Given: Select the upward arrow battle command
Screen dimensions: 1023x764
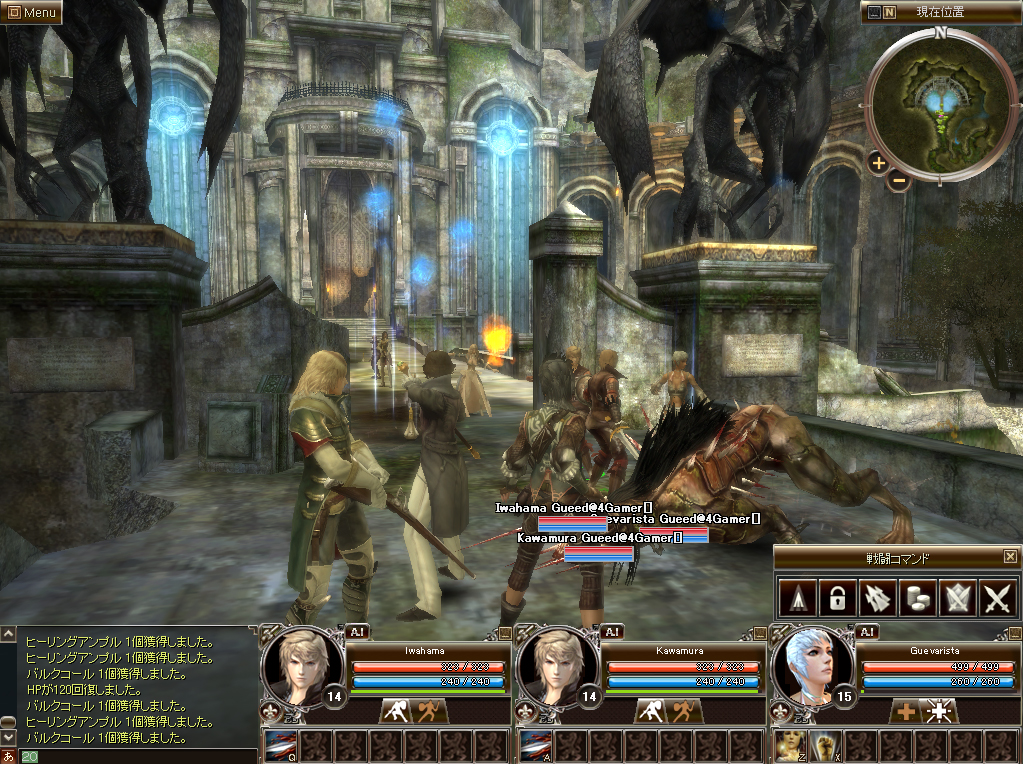Looking at the screenshot, I should (x=796, y=598).
